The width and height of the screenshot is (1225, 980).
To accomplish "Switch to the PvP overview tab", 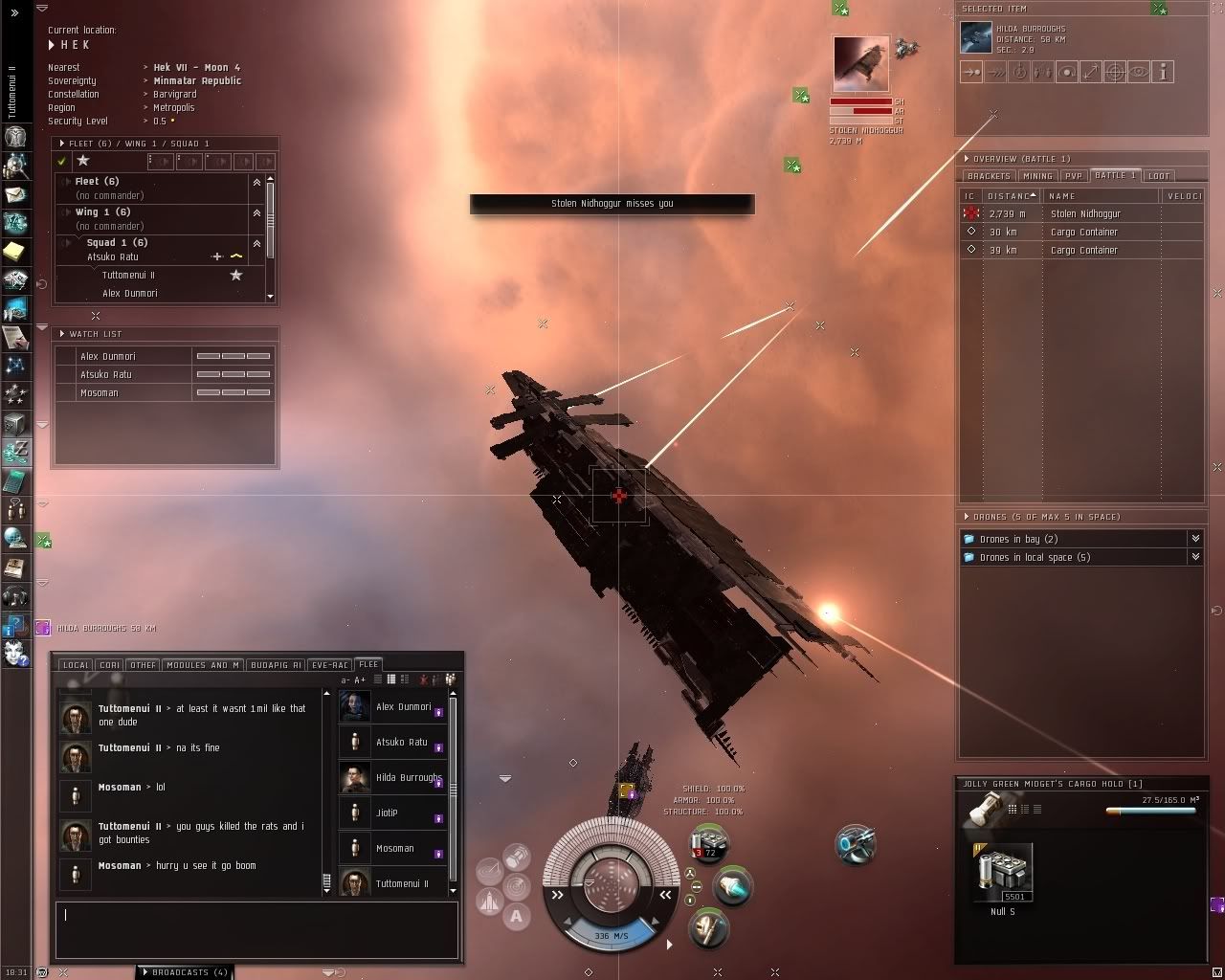I will [x=1074, y=176].
